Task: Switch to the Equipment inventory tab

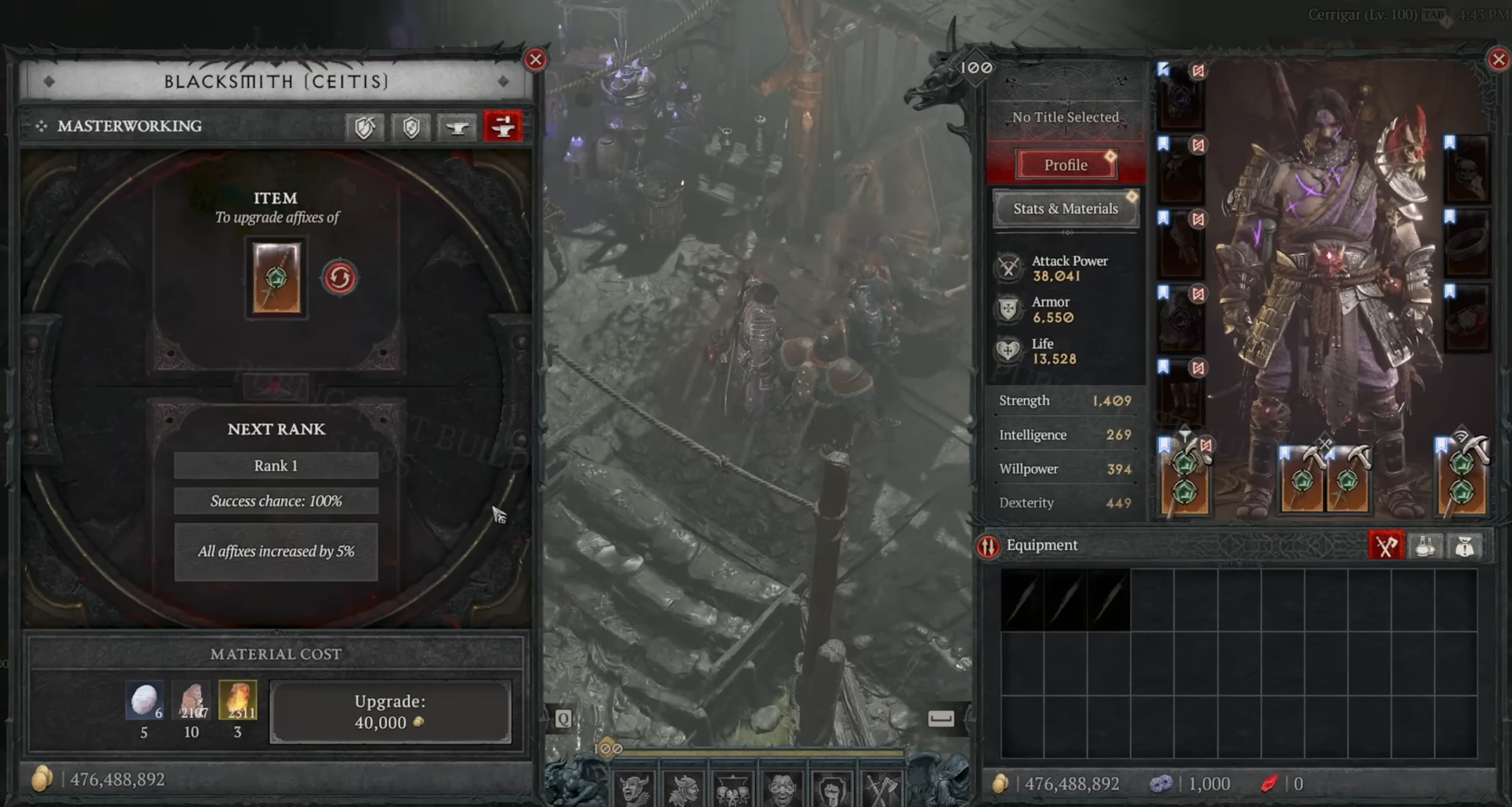Action: [1386, 545]
